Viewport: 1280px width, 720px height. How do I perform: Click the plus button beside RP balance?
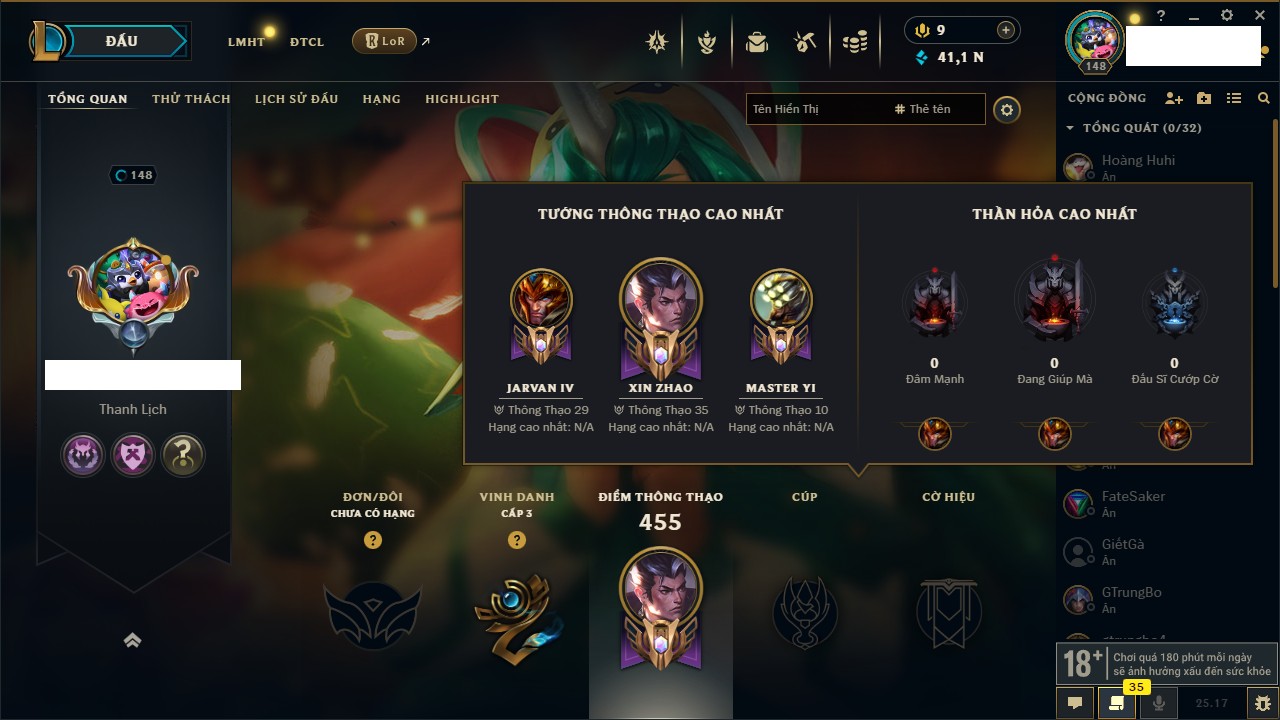point(1006,30)
